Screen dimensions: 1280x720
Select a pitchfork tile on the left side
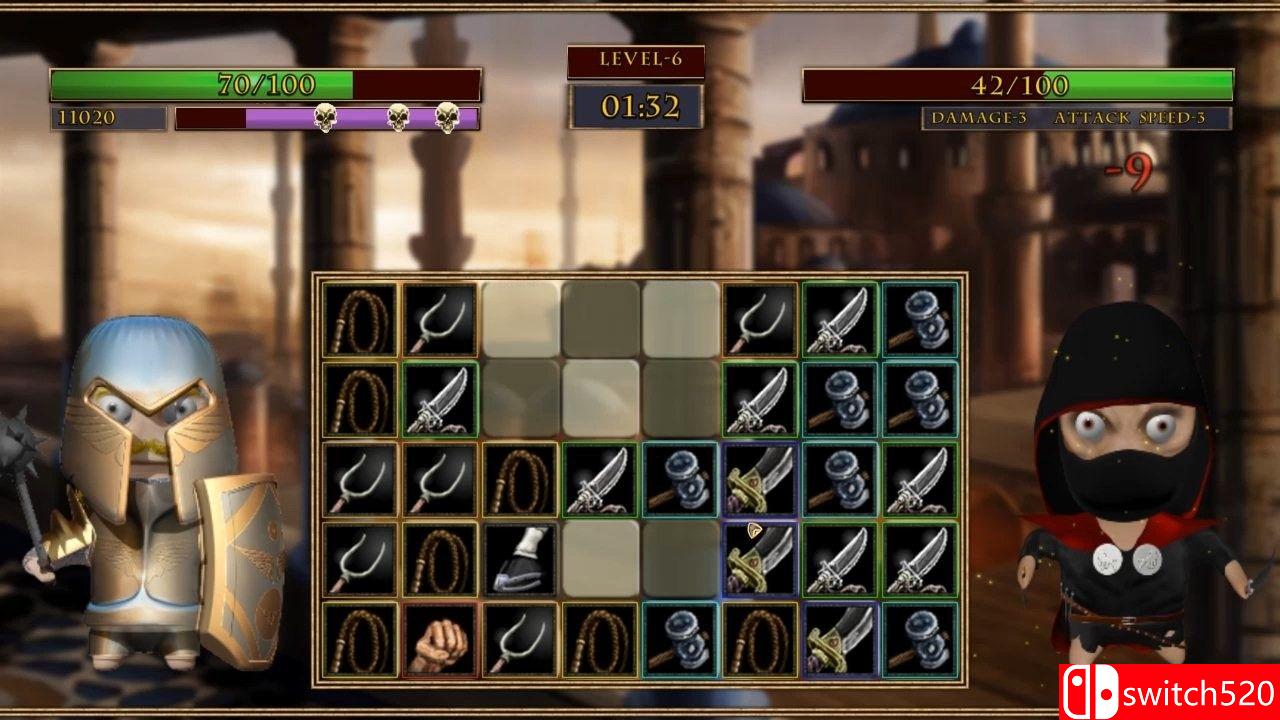tap(359, 480)
